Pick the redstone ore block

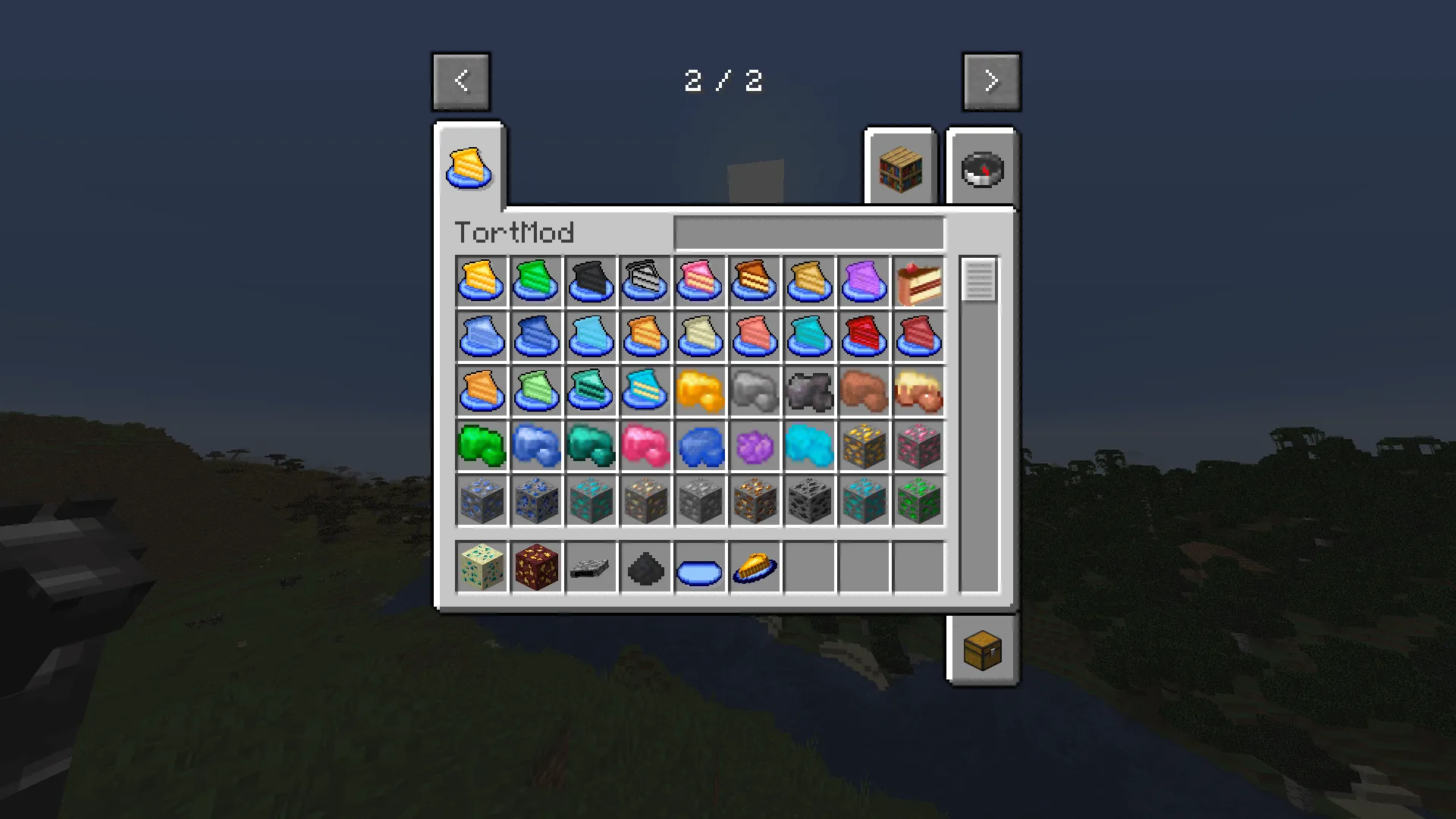(918, 446)
